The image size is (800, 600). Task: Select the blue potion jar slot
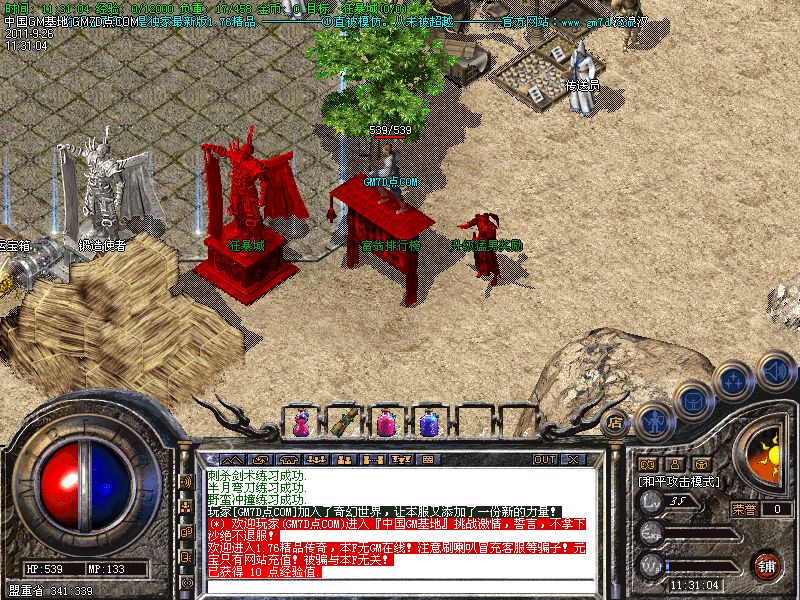coord(429,424)
